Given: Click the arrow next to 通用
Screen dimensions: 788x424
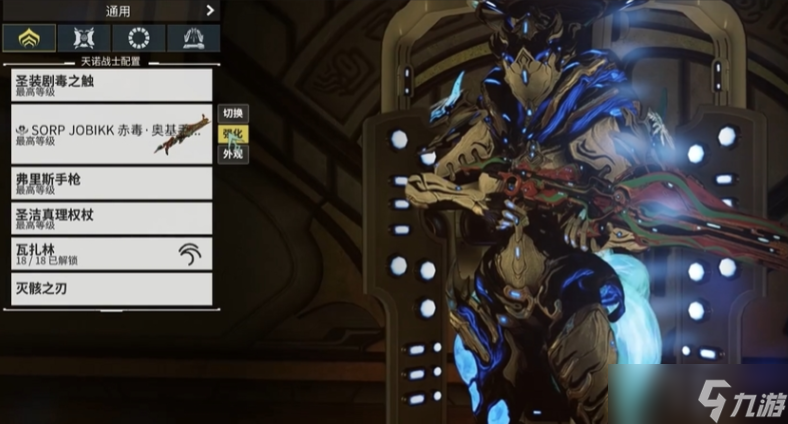Looking at the screenshot, I should point(210,11).
